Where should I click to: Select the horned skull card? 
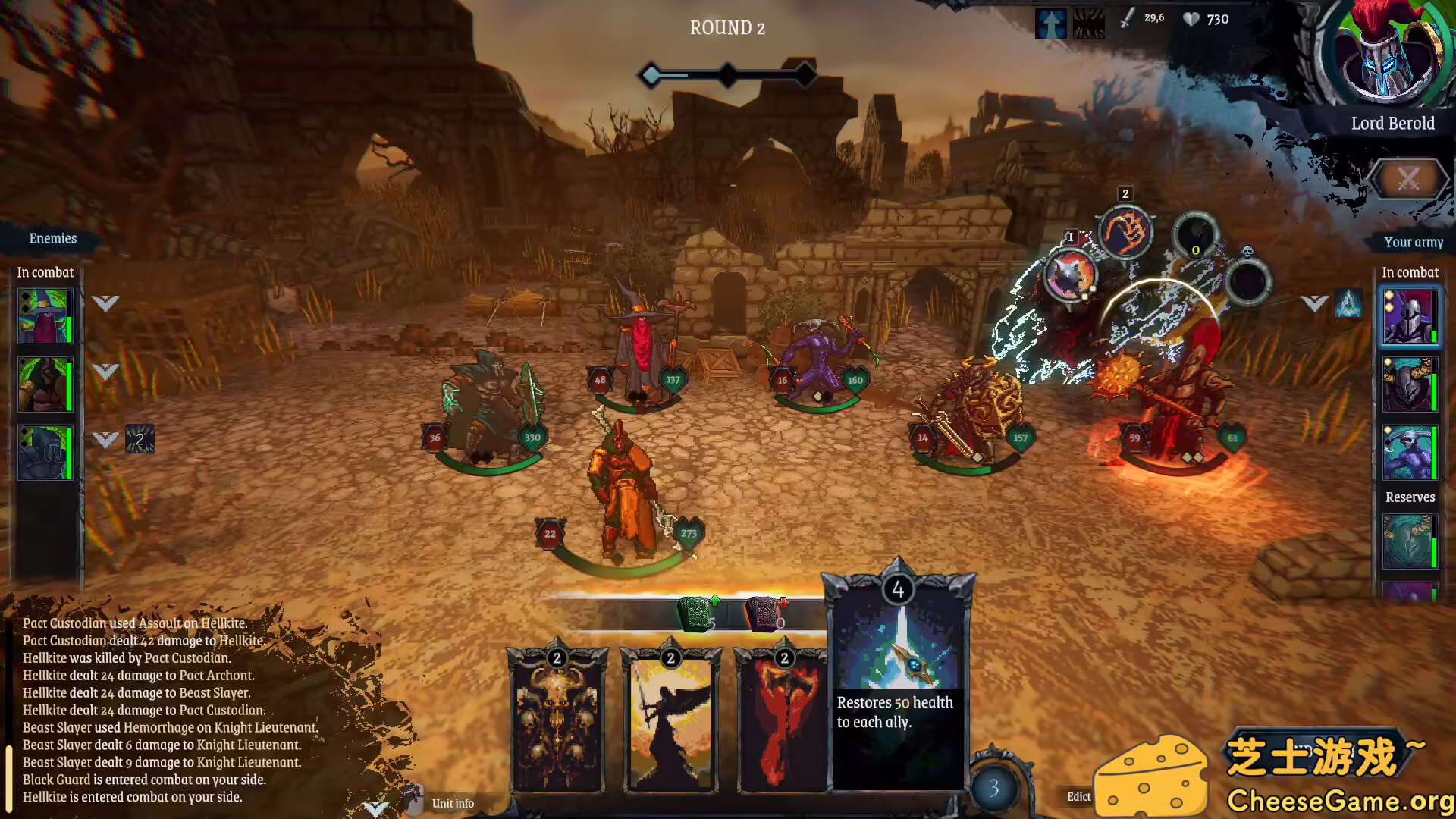click(x=557, y=720)
